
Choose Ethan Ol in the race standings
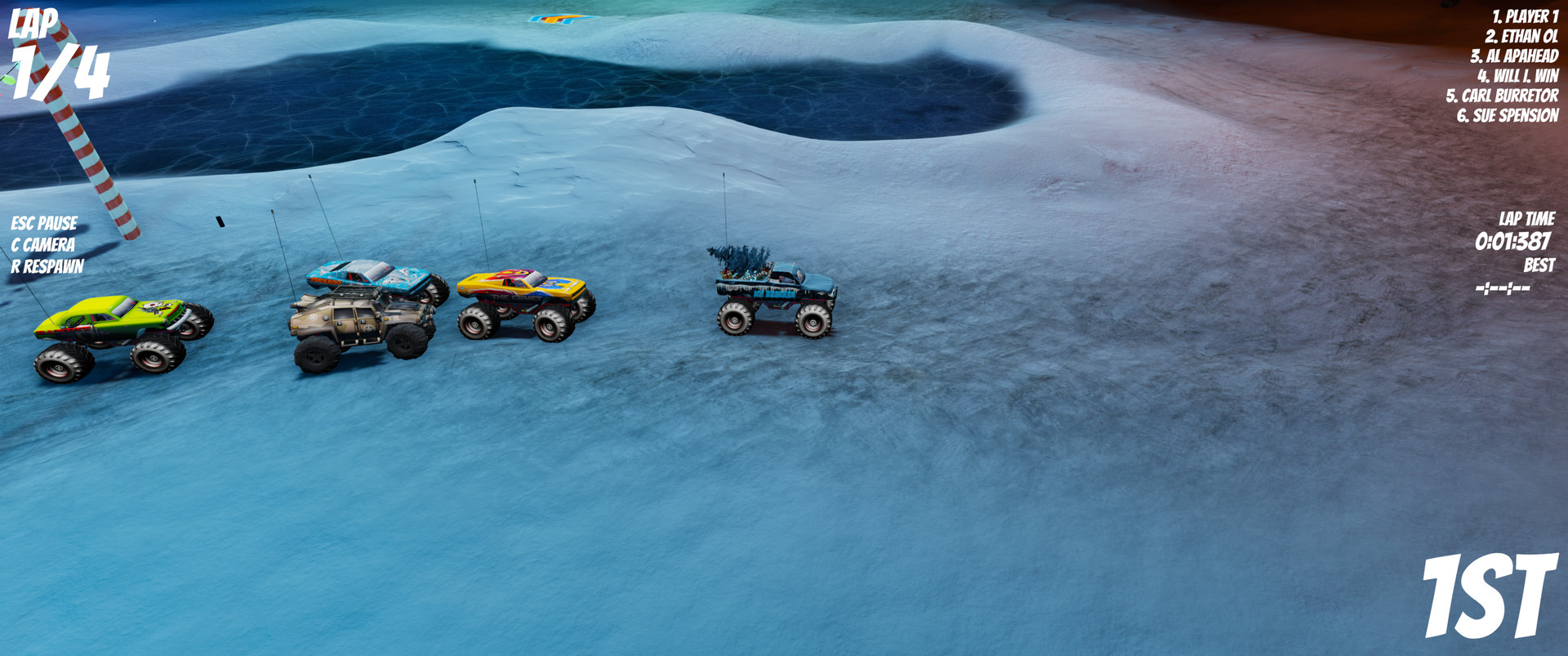(x=1521, y=36)
